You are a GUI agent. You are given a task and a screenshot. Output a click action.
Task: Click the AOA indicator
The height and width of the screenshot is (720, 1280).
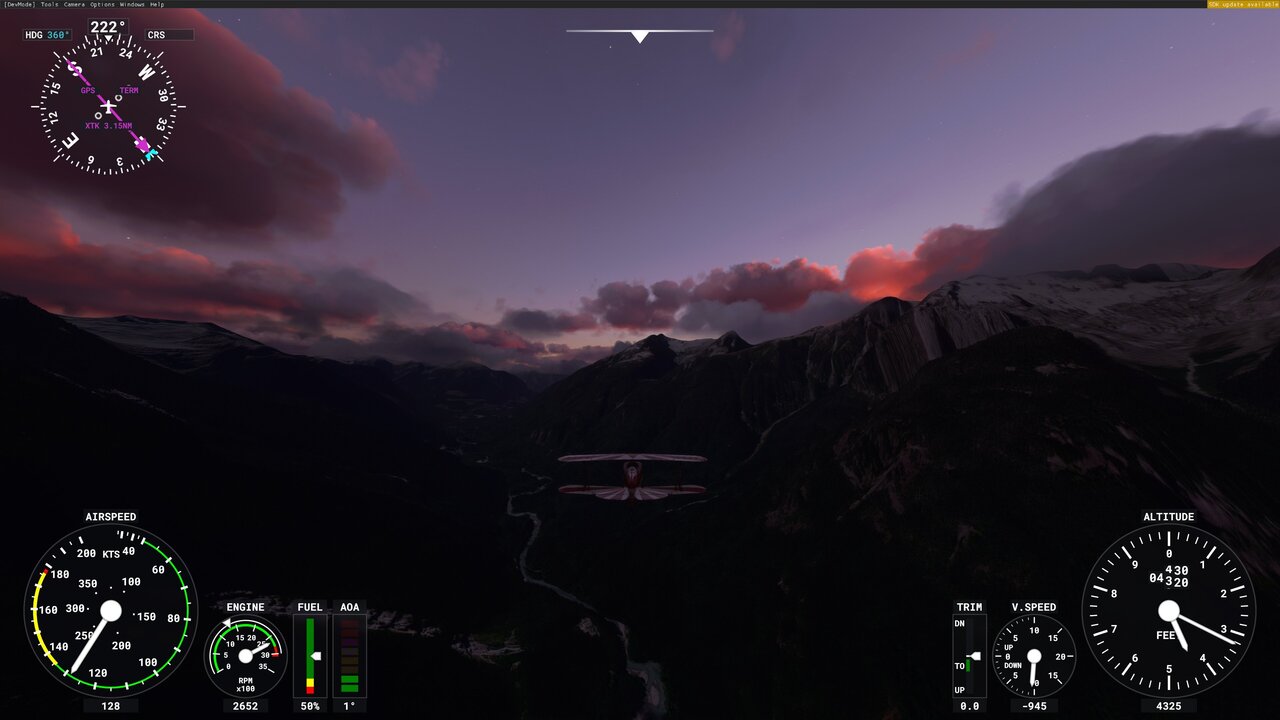pyautogui.click(x=350, y=655)
